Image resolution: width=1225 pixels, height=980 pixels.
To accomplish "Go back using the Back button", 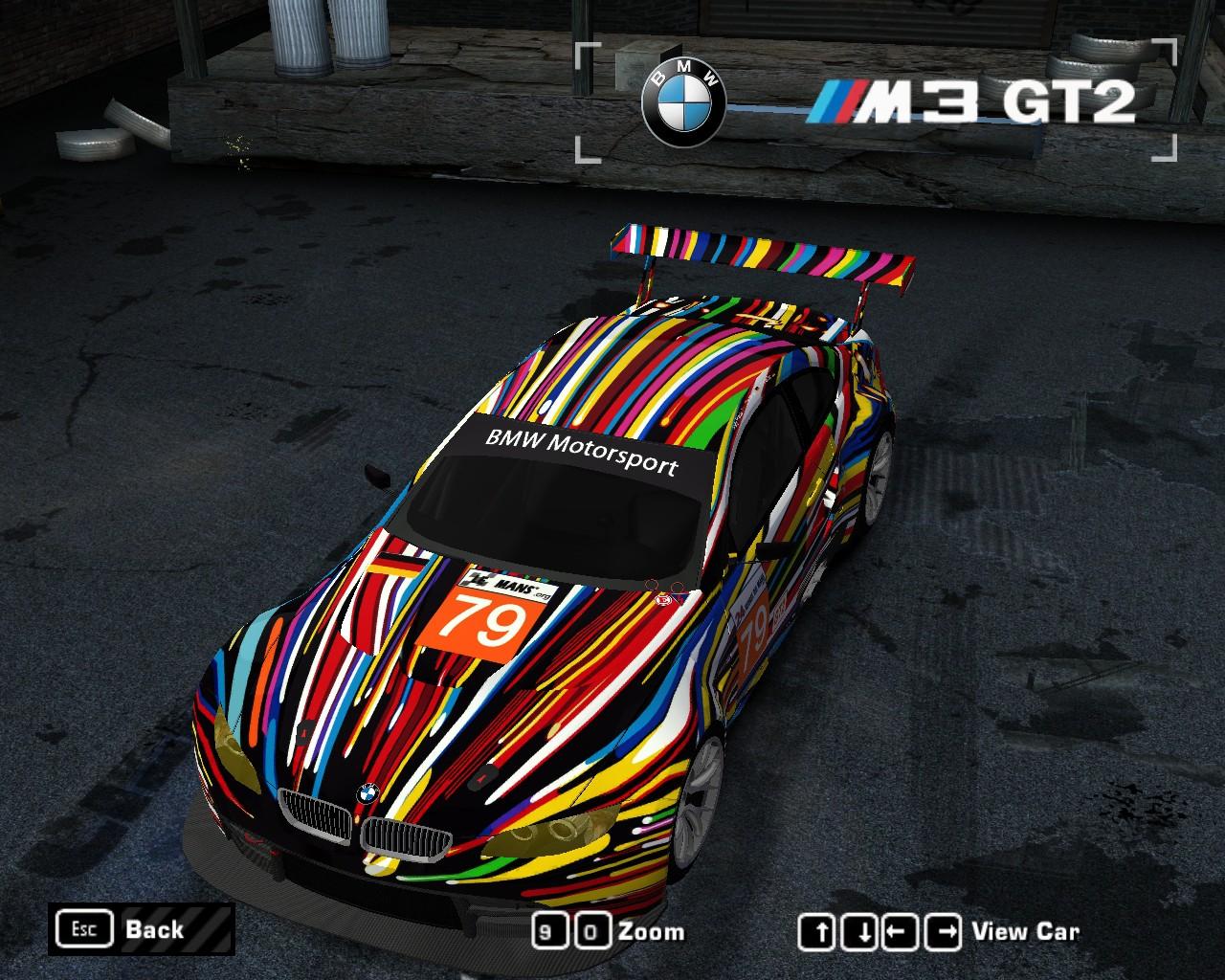I will (141, 929).
